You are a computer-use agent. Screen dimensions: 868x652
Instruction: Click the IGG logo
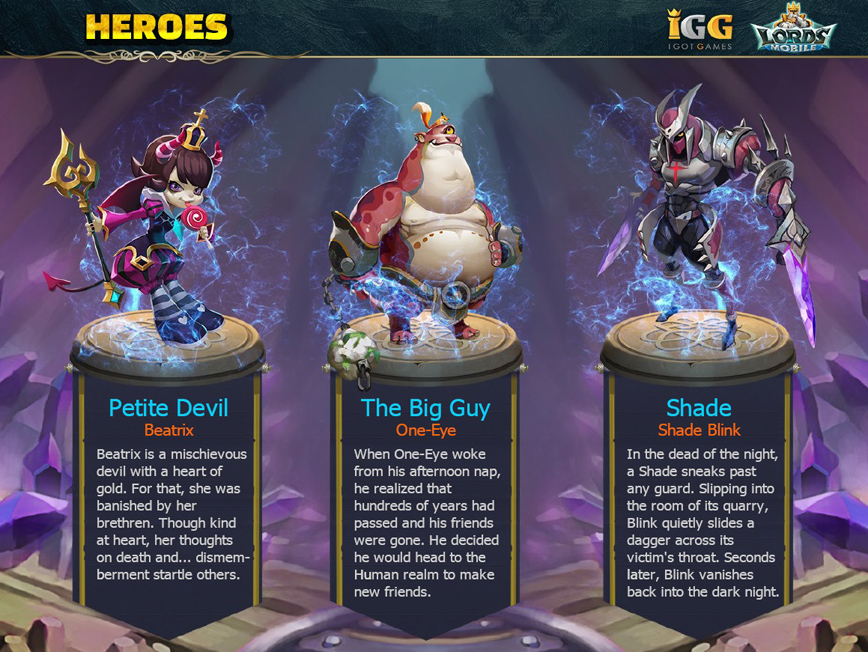pyautogui.click(x=700, y=29)
